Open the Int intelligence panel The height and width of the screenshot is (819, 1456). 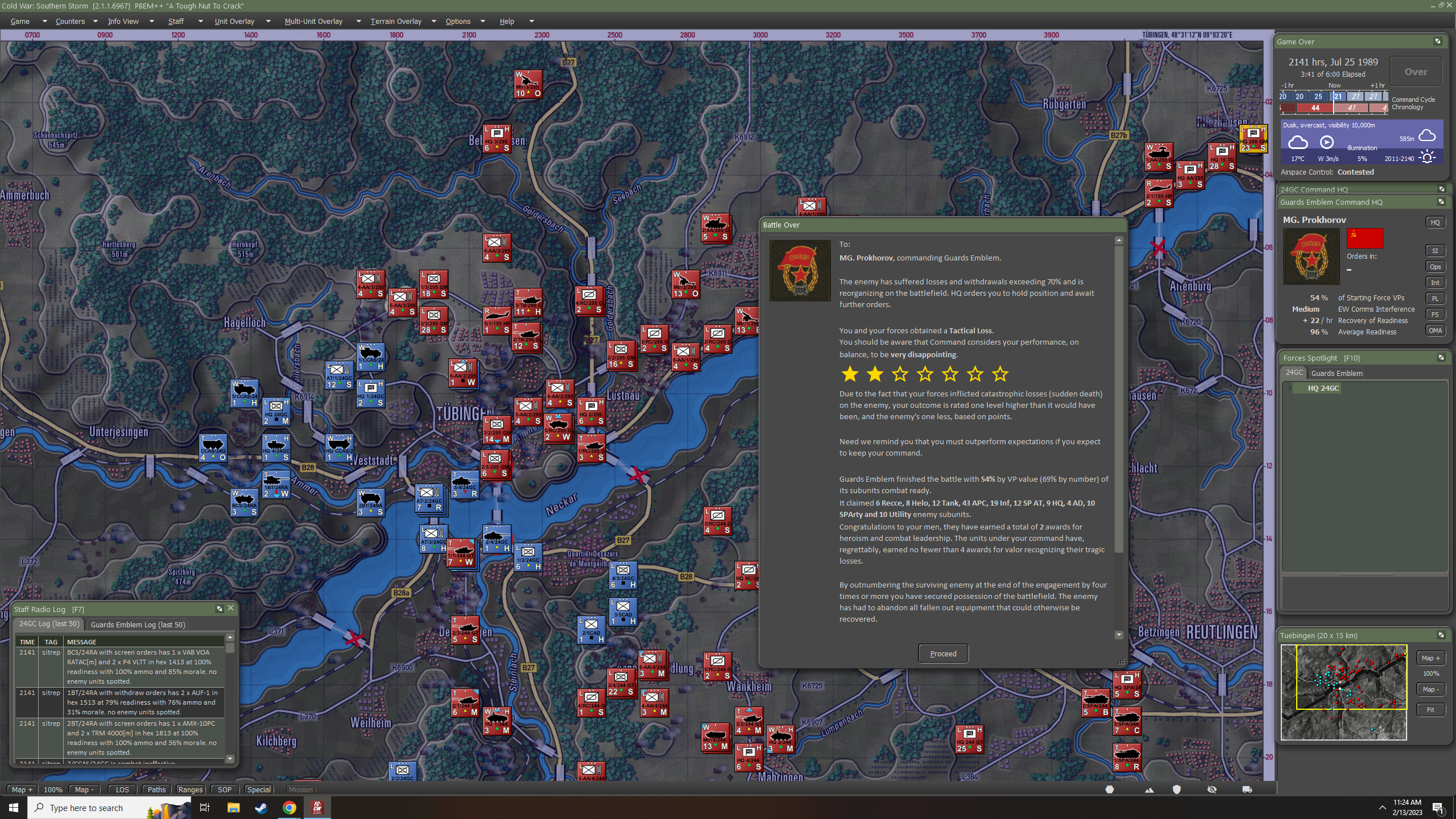coord(1435,282)
